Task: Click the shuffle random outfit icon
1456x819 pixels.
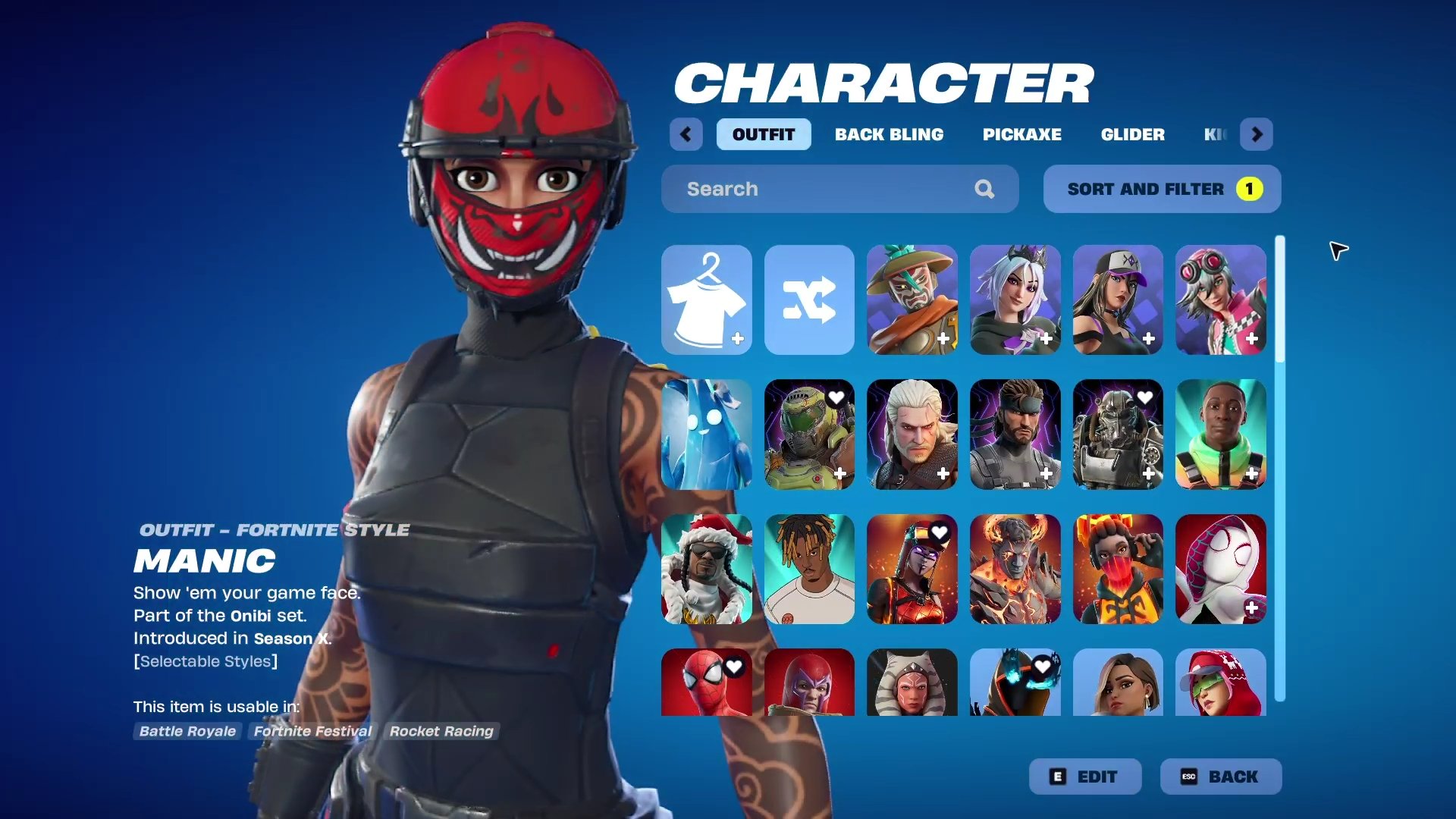Action: click(x=809, y=300)
